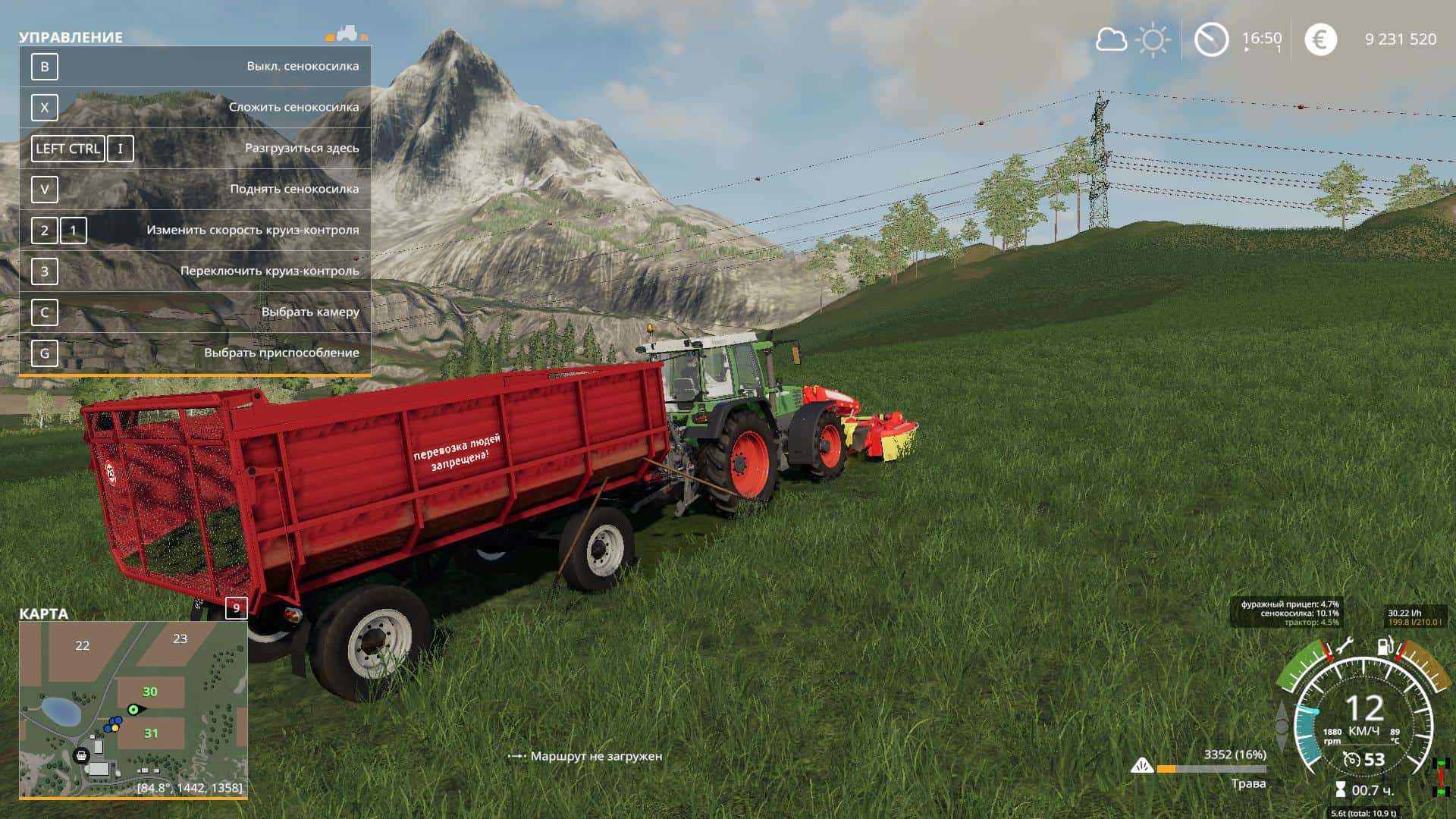Click the wrench damage icon on the gauge
Screen dimensions: 1456x819
1344,647
